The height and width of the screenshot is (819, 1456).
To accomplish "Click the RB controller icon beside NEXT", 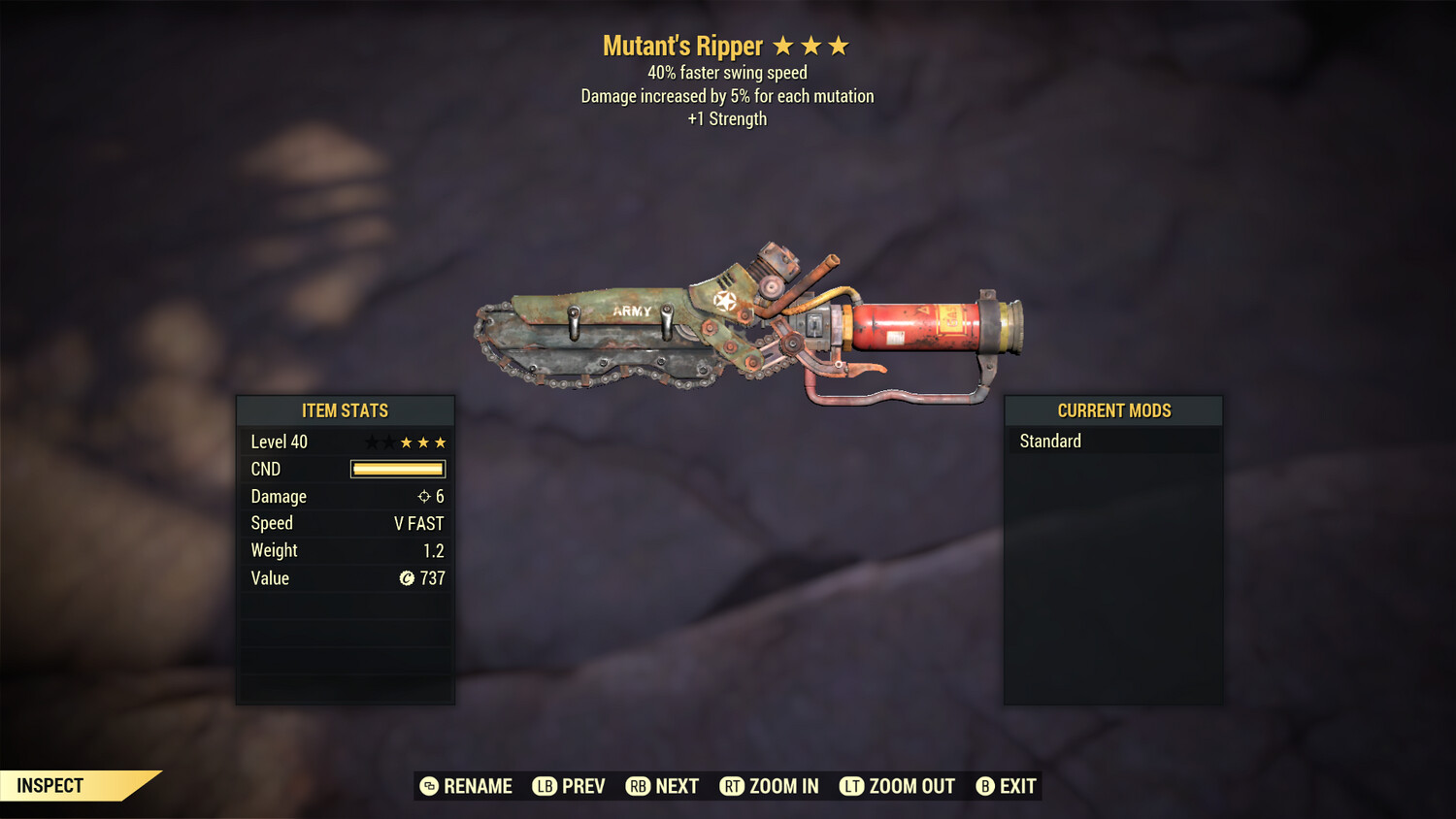I will [x=639, y=786].
